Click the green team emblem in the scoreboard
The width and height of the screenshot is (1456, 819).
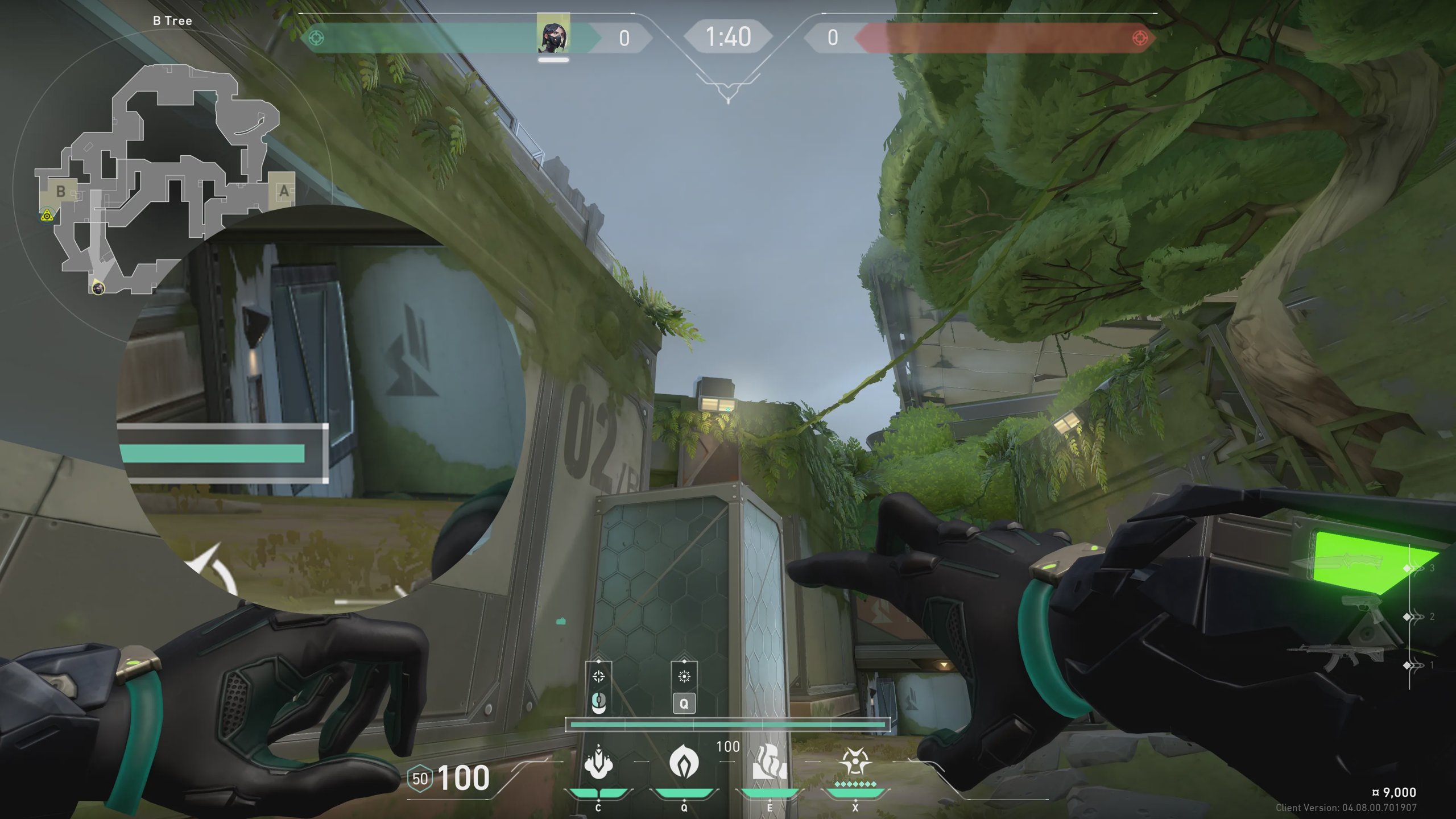coord(316,38)
